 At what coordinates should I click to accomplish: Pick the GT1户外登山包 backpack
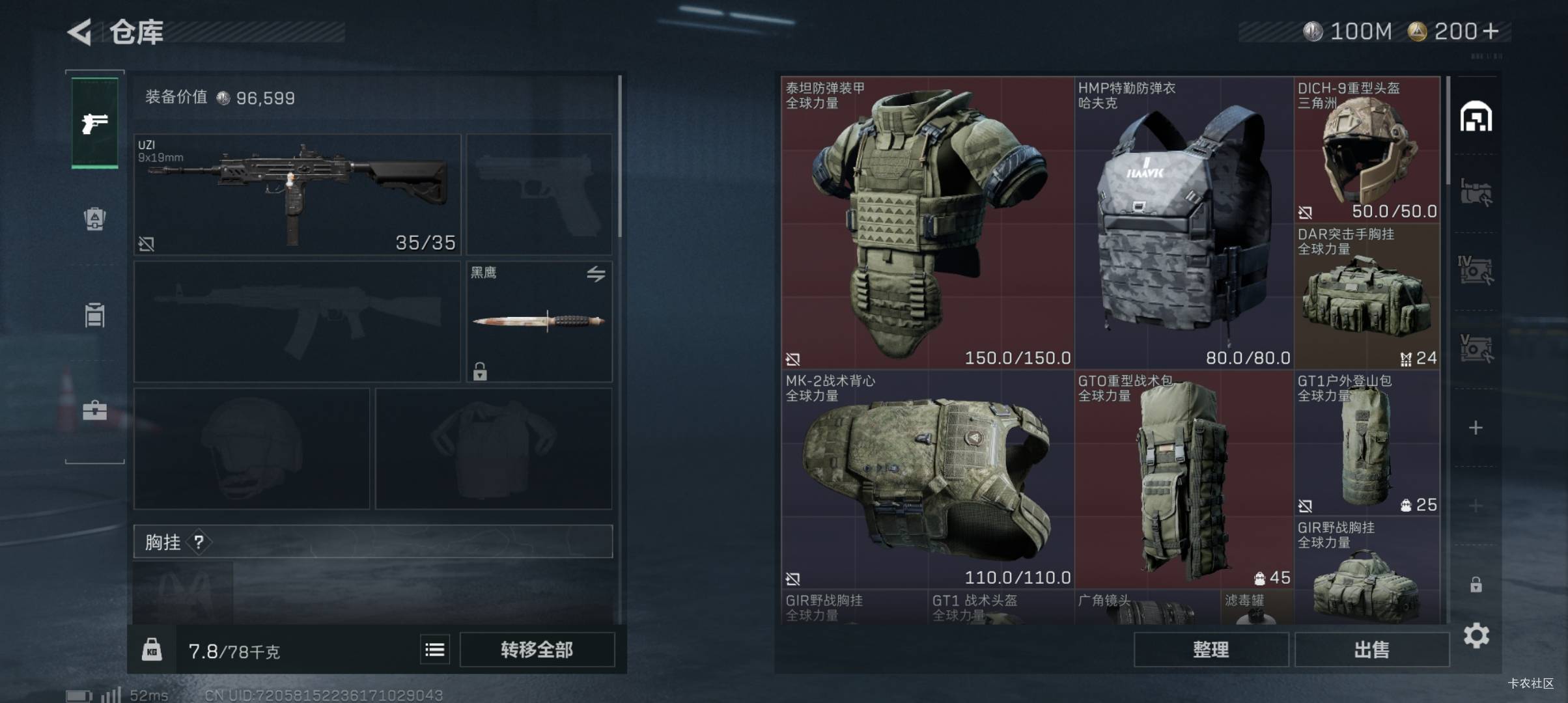point(1366,443)
